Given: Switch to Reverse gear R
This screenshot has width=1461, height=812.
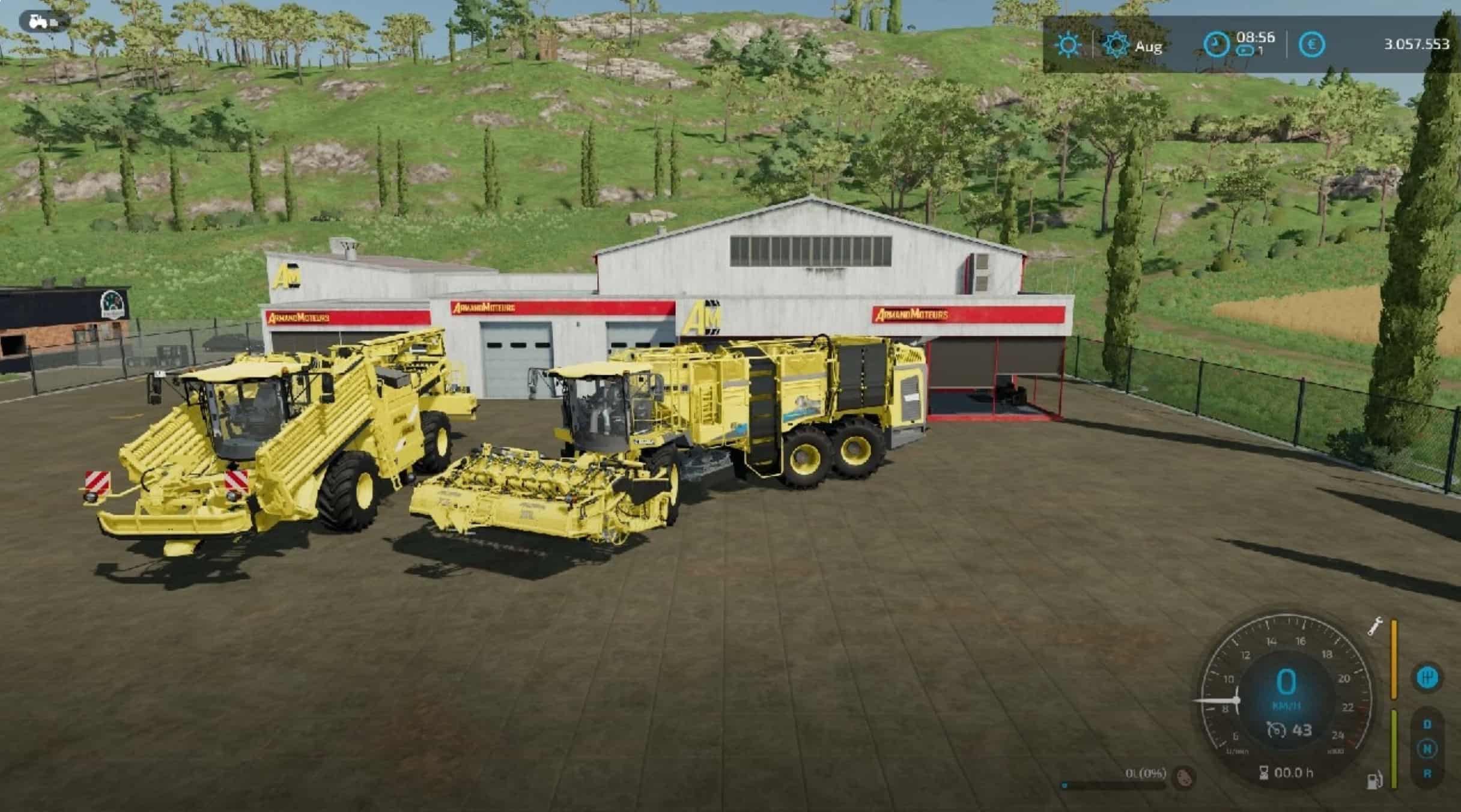Looking at the screenshot, I should 1427,774.
